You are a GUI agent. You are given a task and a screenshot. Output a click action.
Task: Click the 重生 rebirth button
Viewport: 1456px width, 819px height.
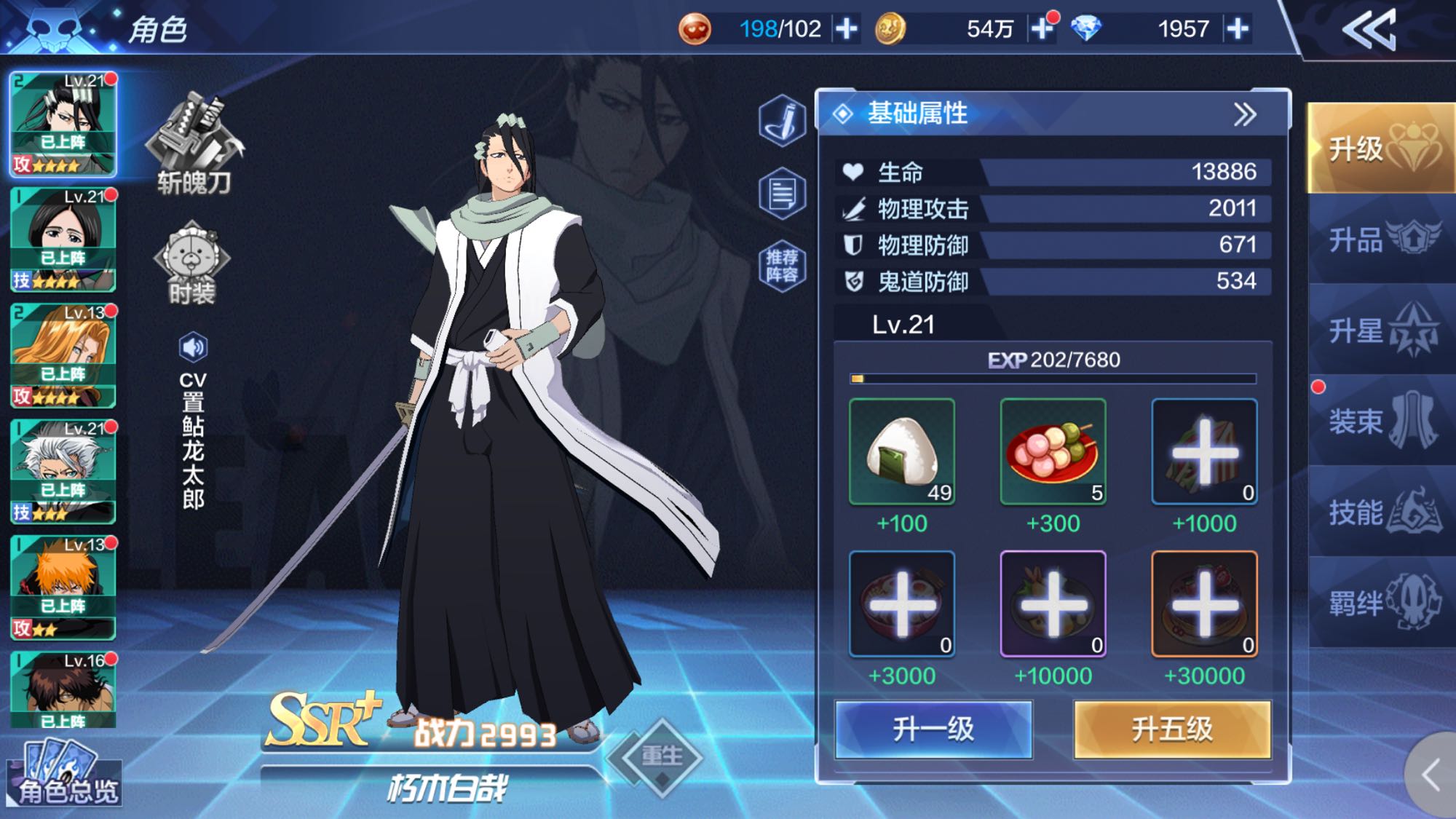(661, 756)
